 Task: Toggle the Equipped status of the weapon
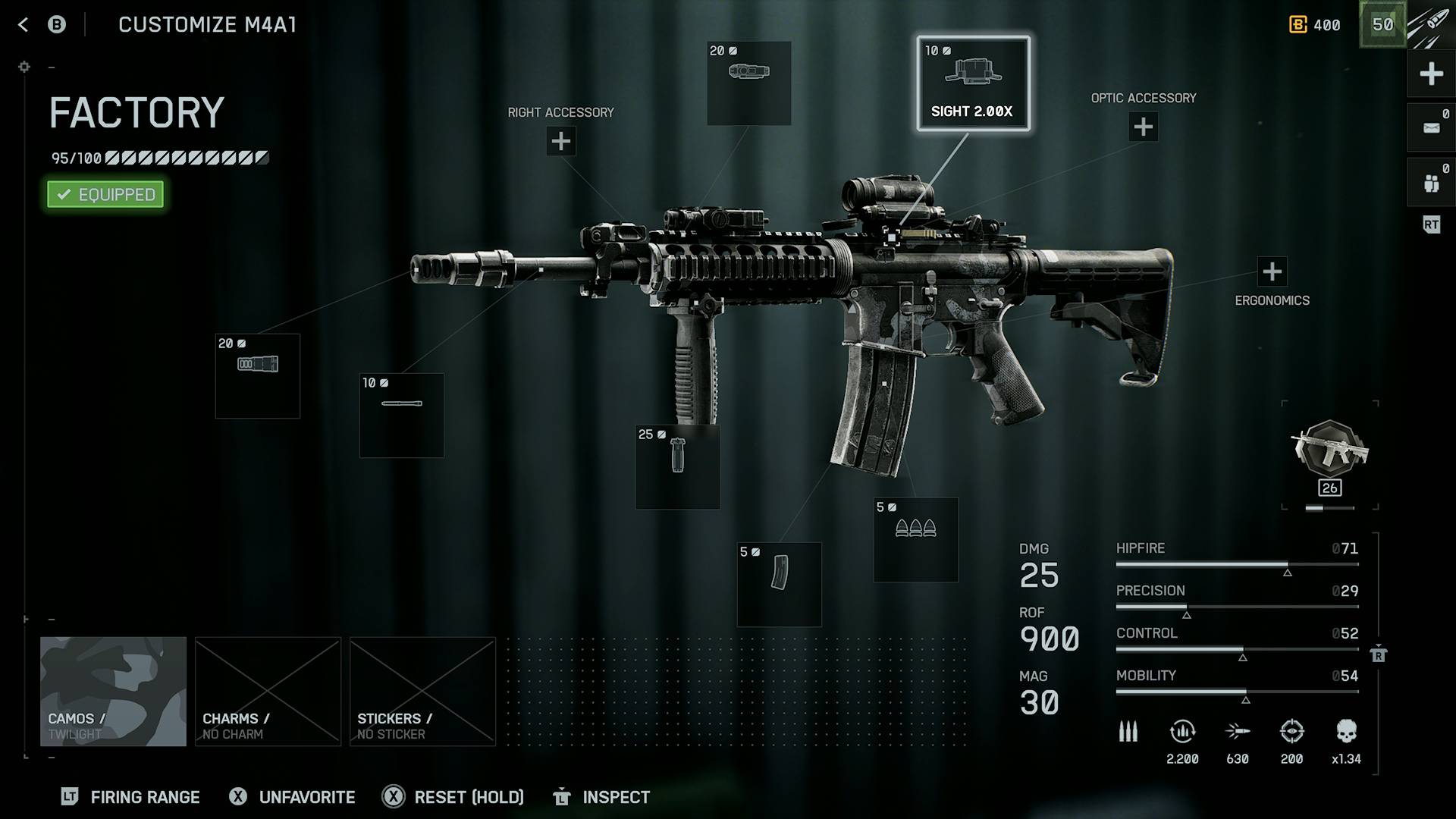click(x=105, y=194)
